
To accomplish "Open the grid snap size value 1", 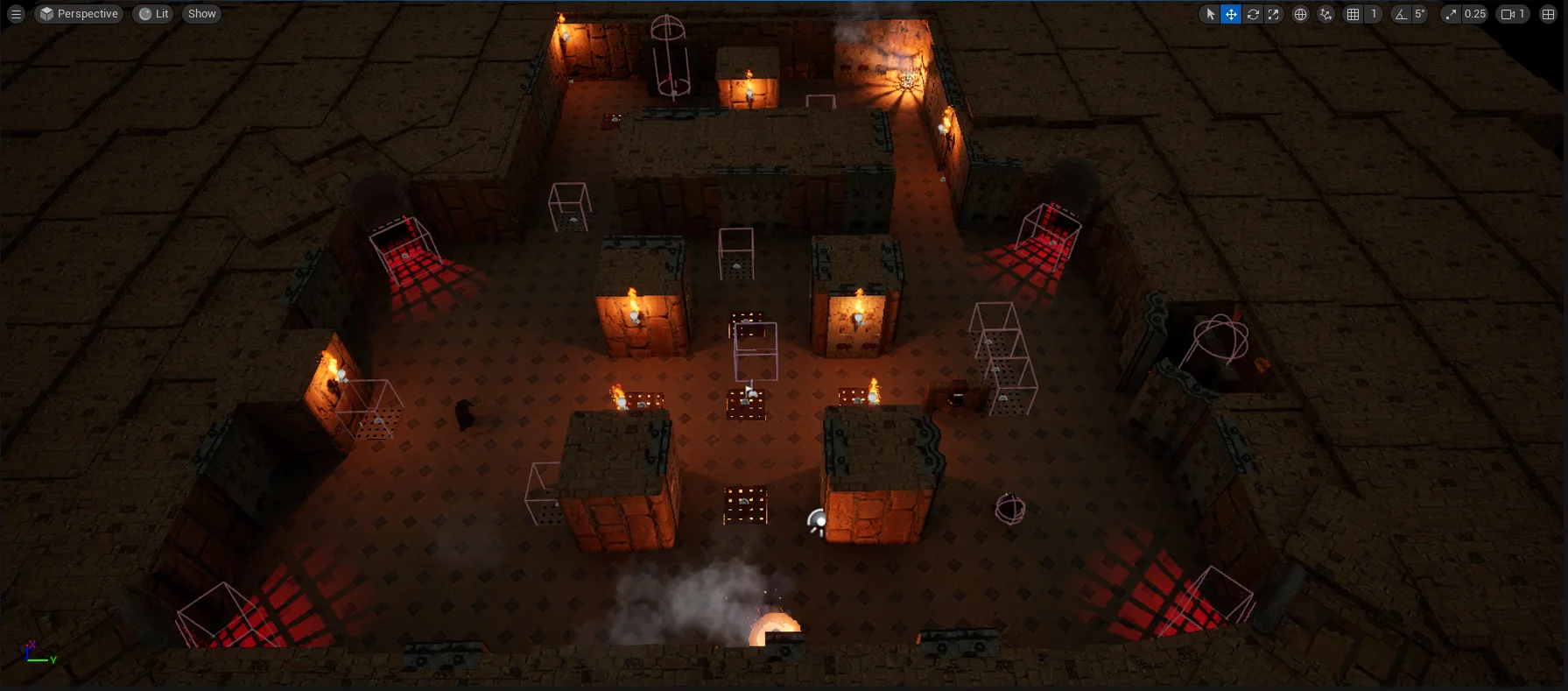I will click(1374, 14).
